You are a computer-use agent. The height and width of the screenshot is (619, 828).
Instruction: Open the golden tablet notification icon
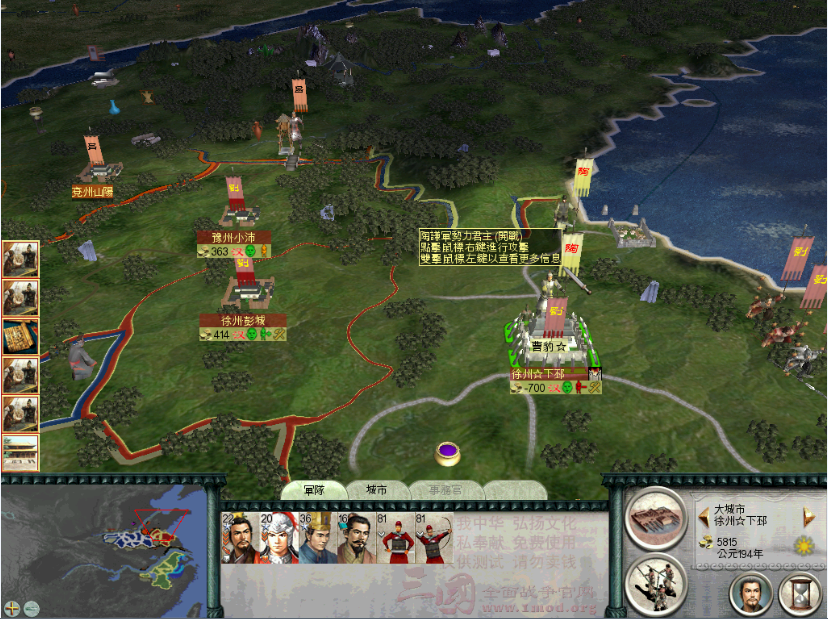pos(20,335)
